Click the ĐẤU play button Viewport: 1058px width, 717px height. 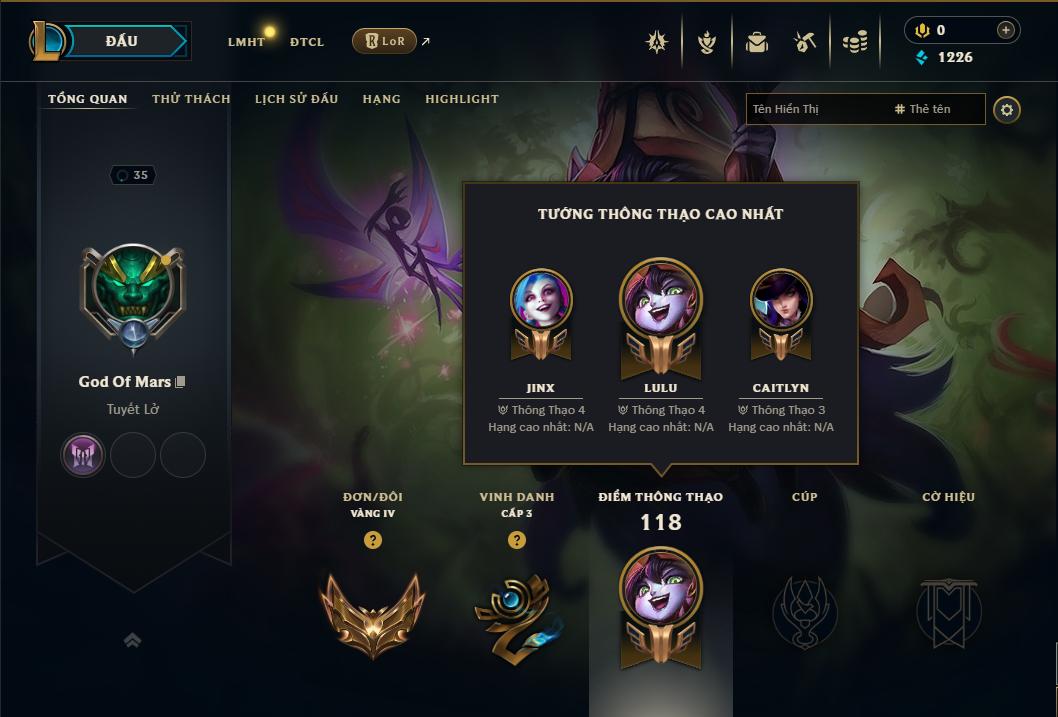click(122, 41)
